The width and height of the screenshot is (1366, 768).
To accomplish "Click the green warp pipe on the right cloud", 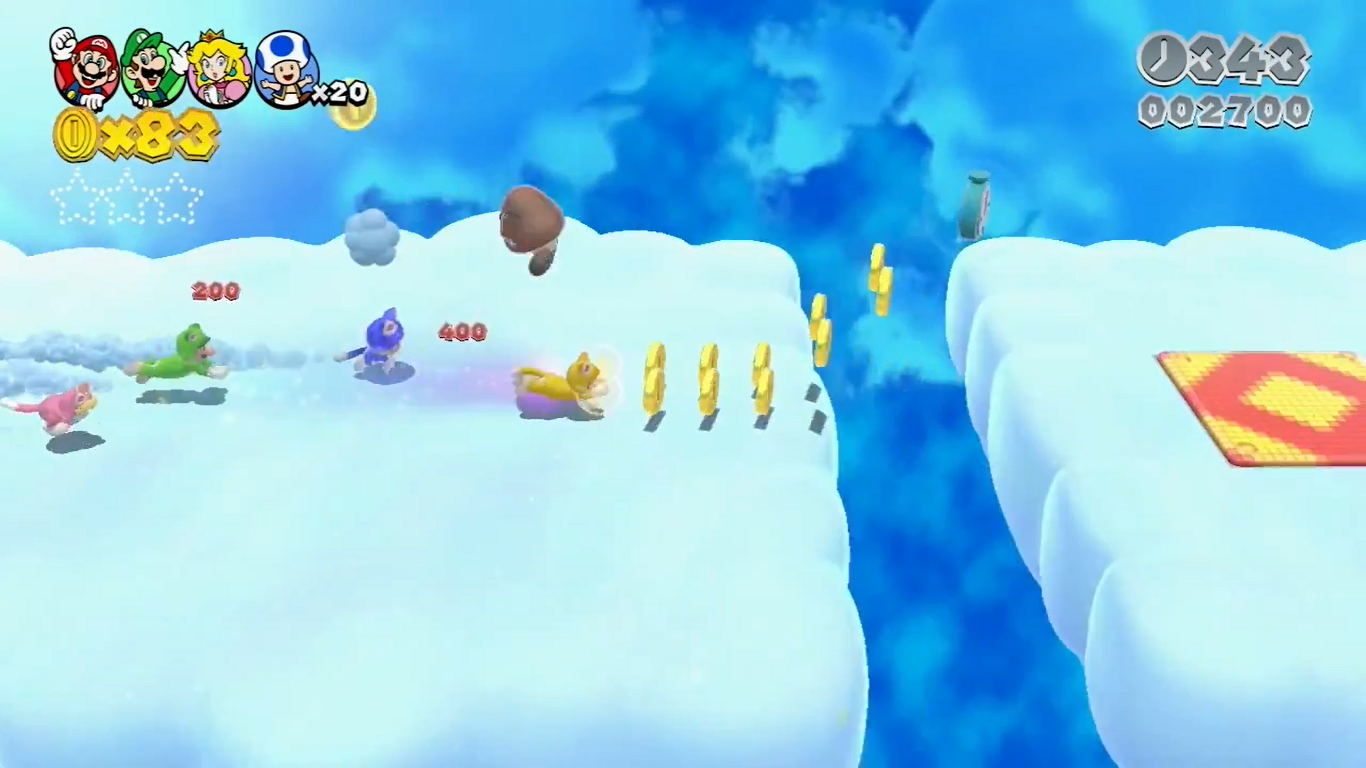I will 977,205.
